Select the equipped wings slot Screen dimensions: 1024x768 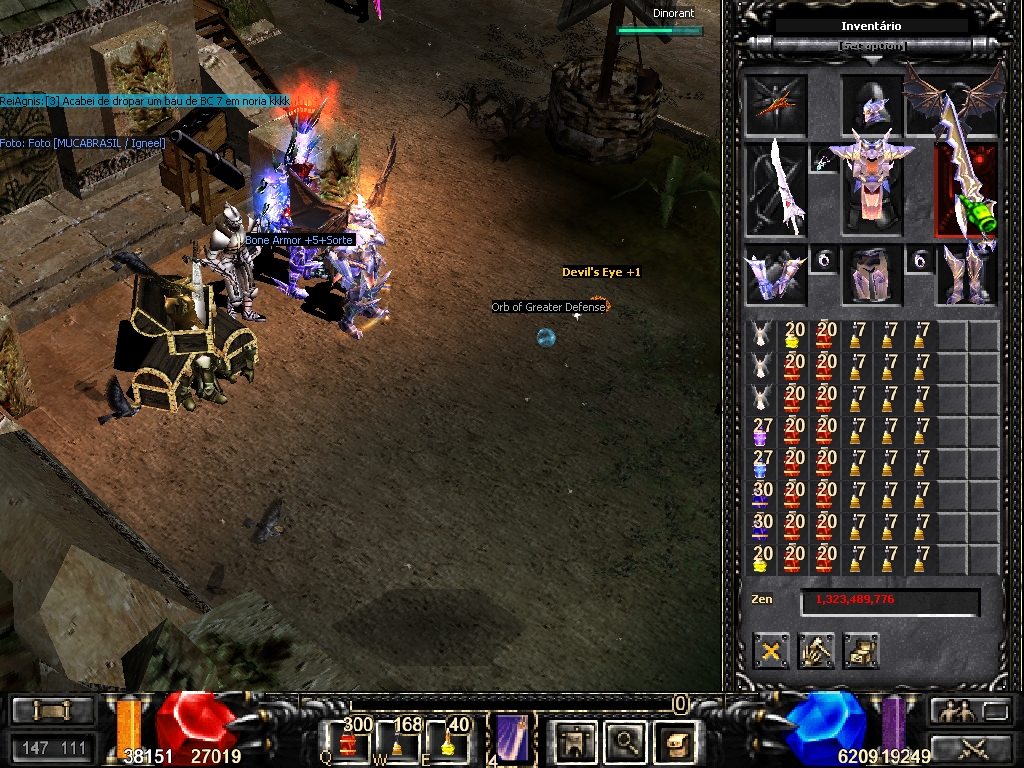click(953, 100)
